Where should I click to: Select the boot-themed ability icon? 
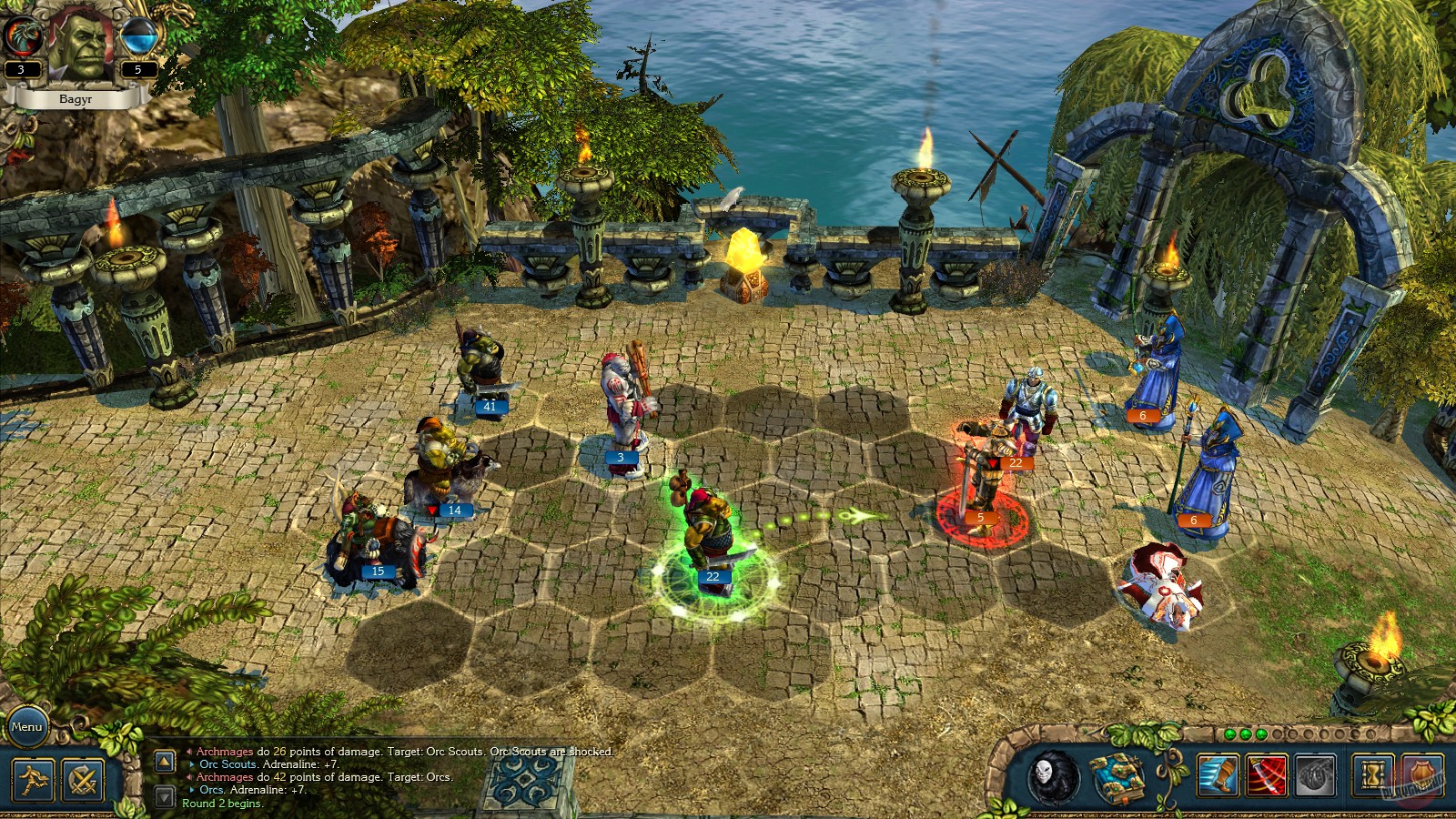click(1218, 773)
